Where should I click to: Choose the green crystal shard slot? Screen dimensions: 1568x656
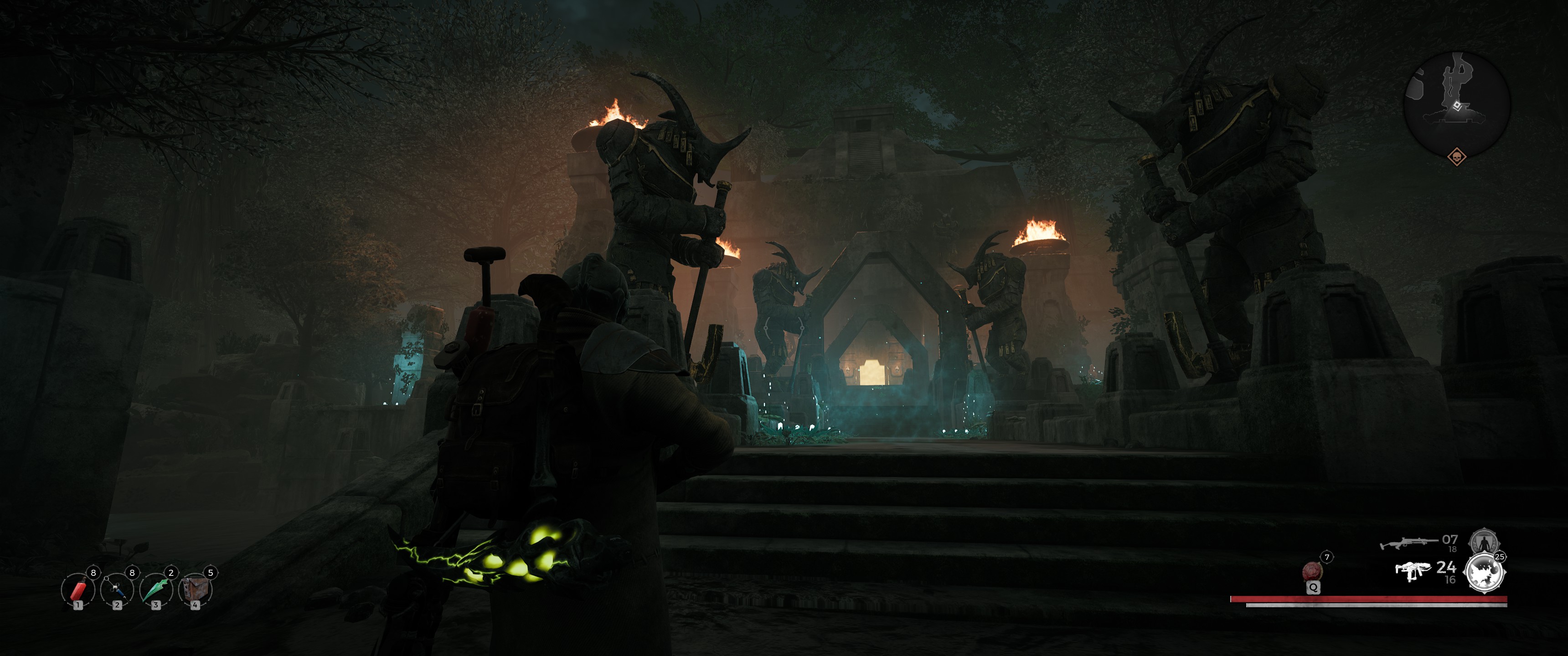(x=156, y=589)
